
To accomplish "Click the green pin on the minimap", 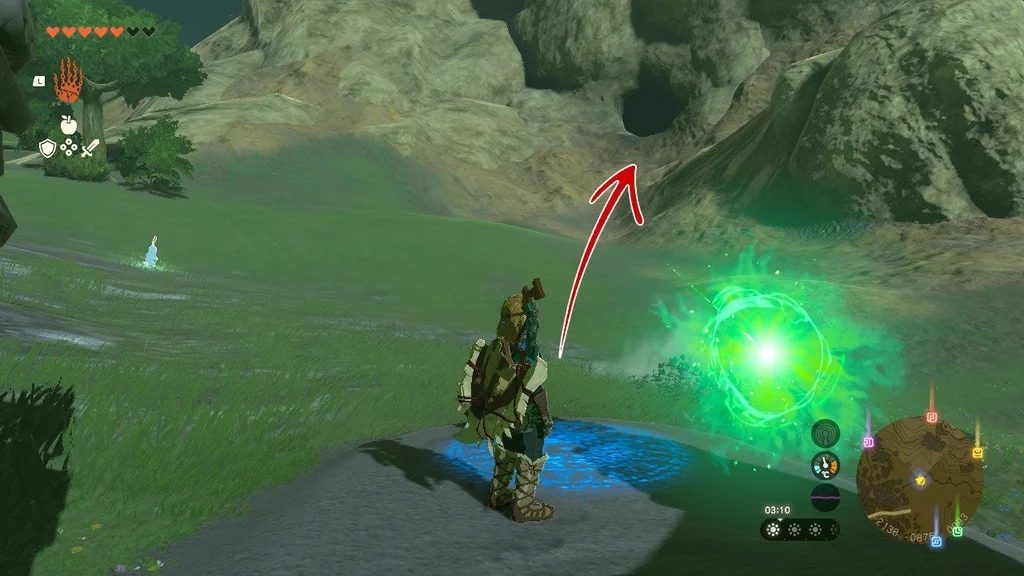I will [958, 530].
